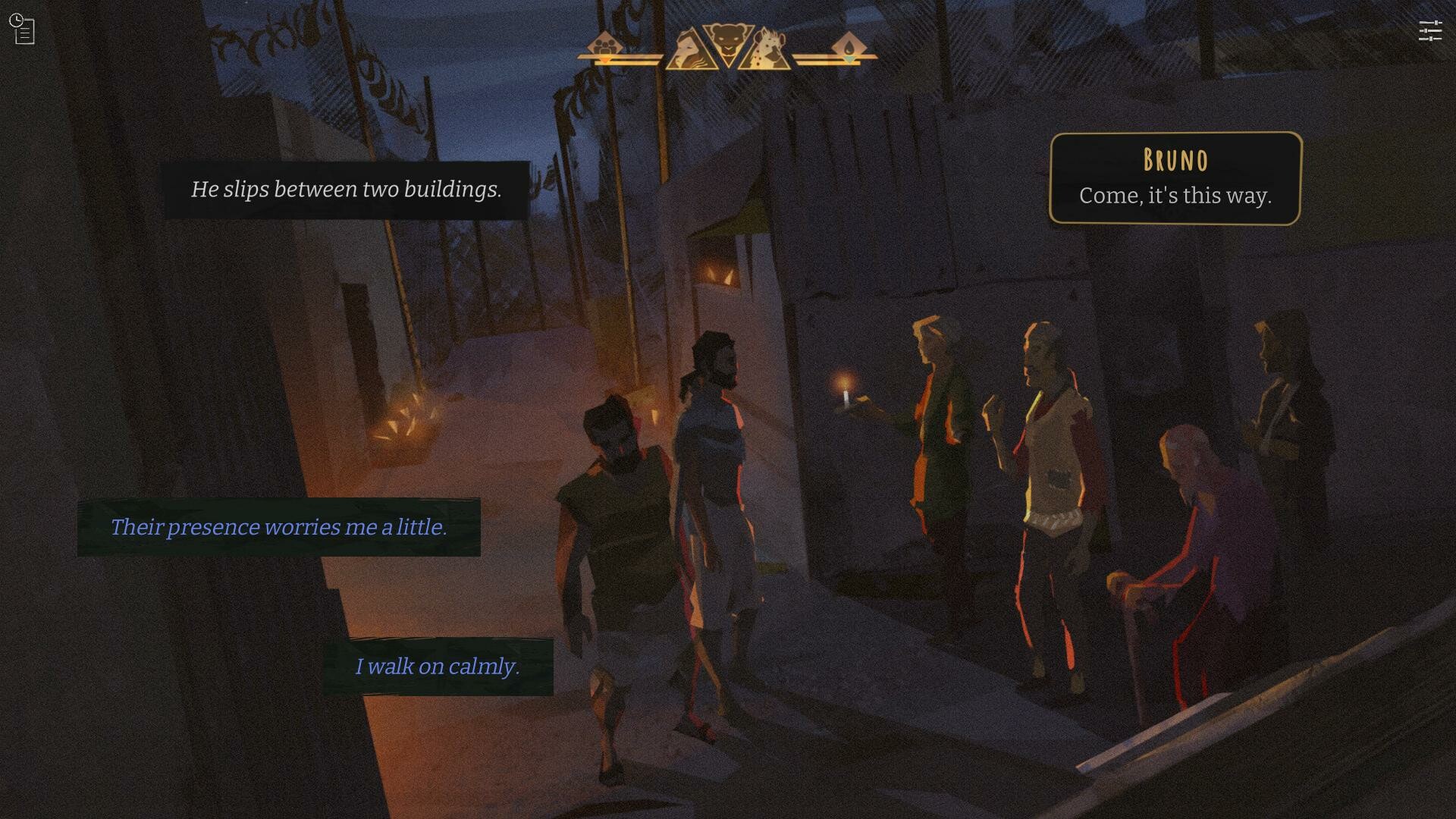Open the game settings sliders menu
The image size is (1456, 819).
tap(1432, 30)
